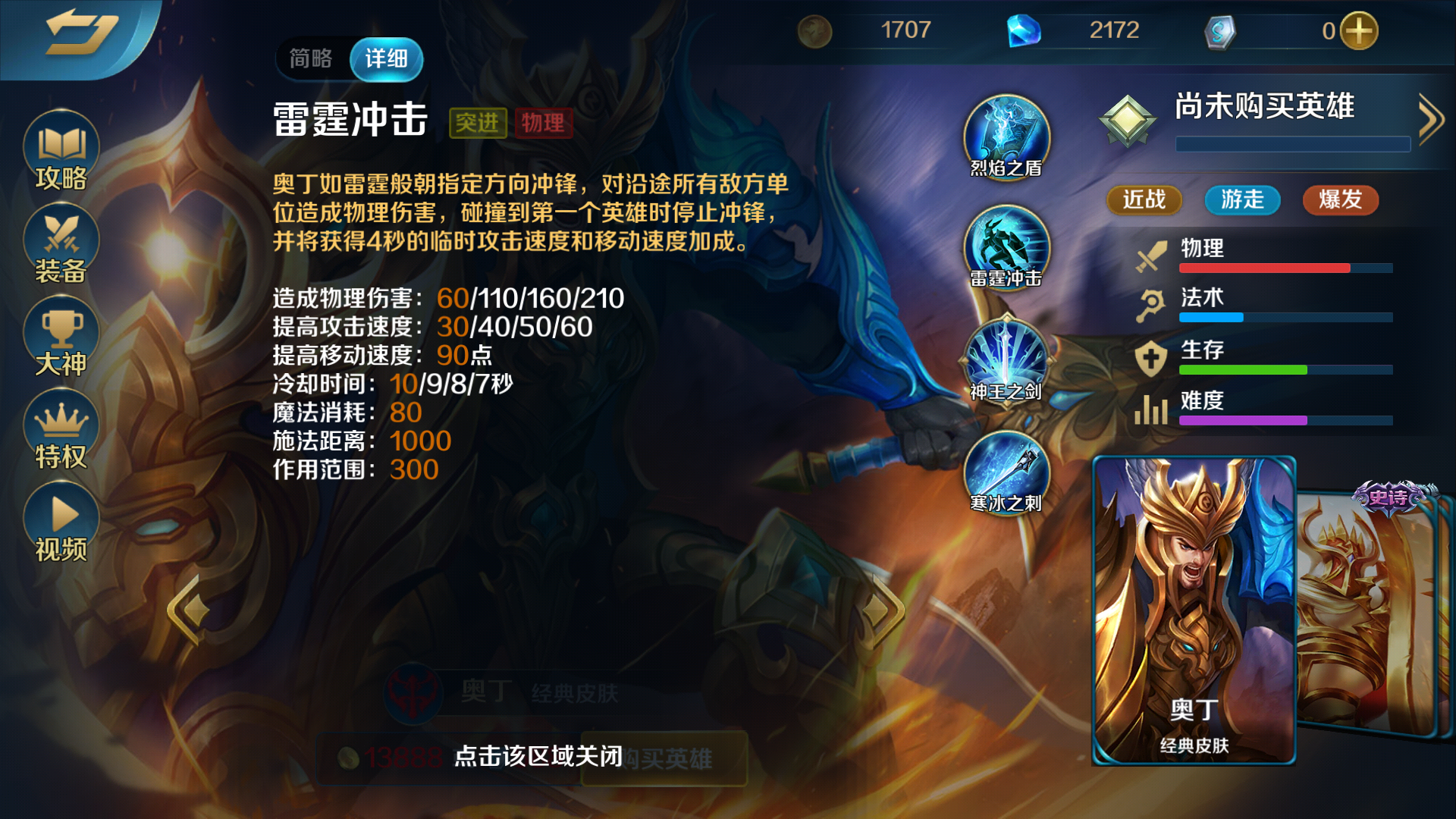Open the 装备 equipment menu
1456x819 pixels.
click(x=61, y=244)
